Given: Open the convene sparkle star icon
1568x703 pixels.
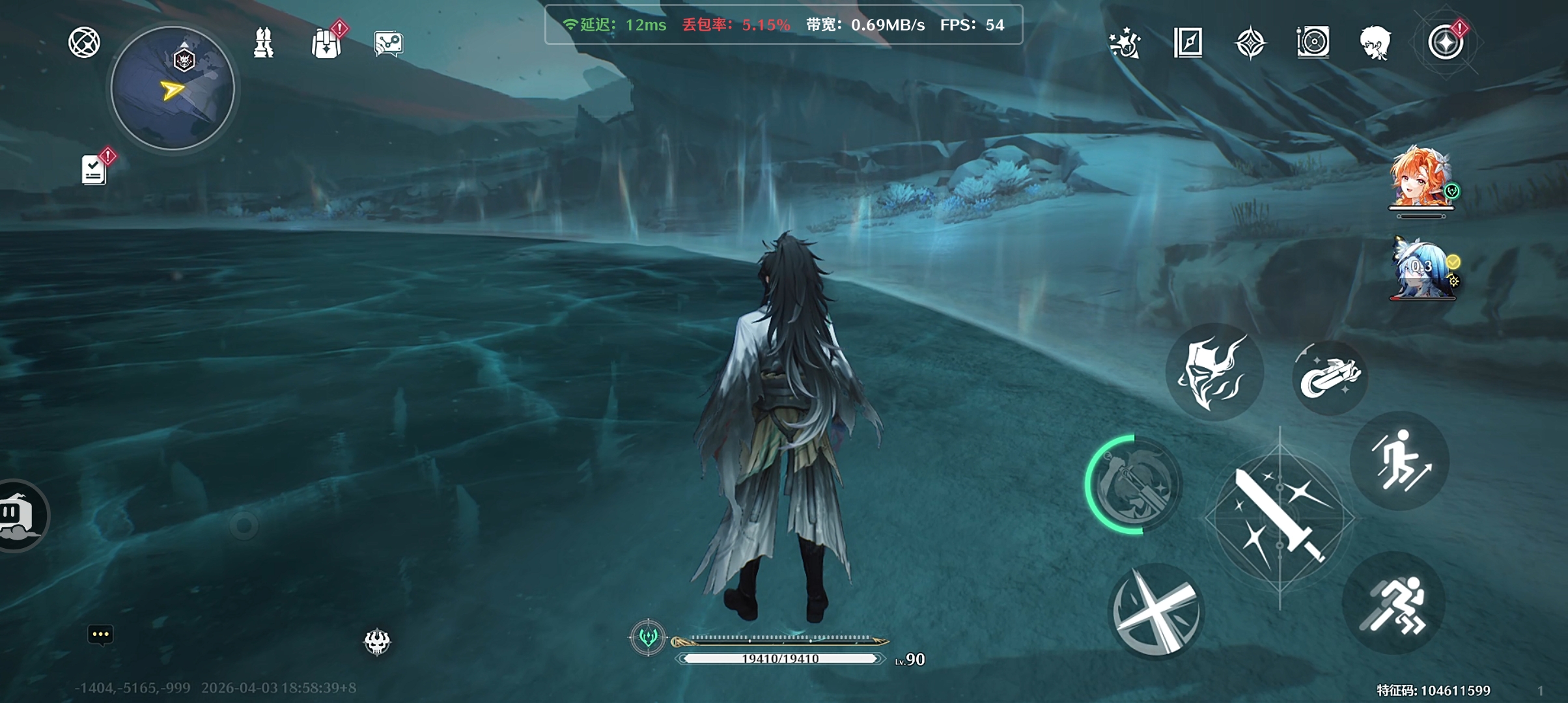Looking at the screenshot, I should click(1125, 44).
